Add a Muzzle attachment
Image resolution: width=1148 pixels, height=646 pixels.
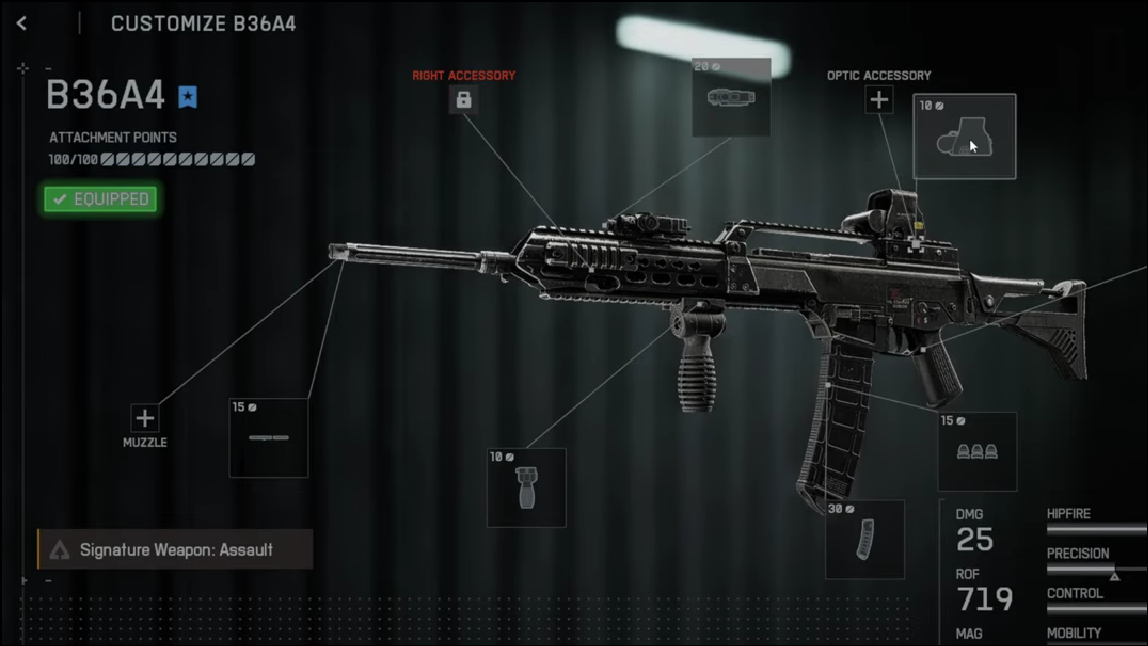click(x=145, y=418)
